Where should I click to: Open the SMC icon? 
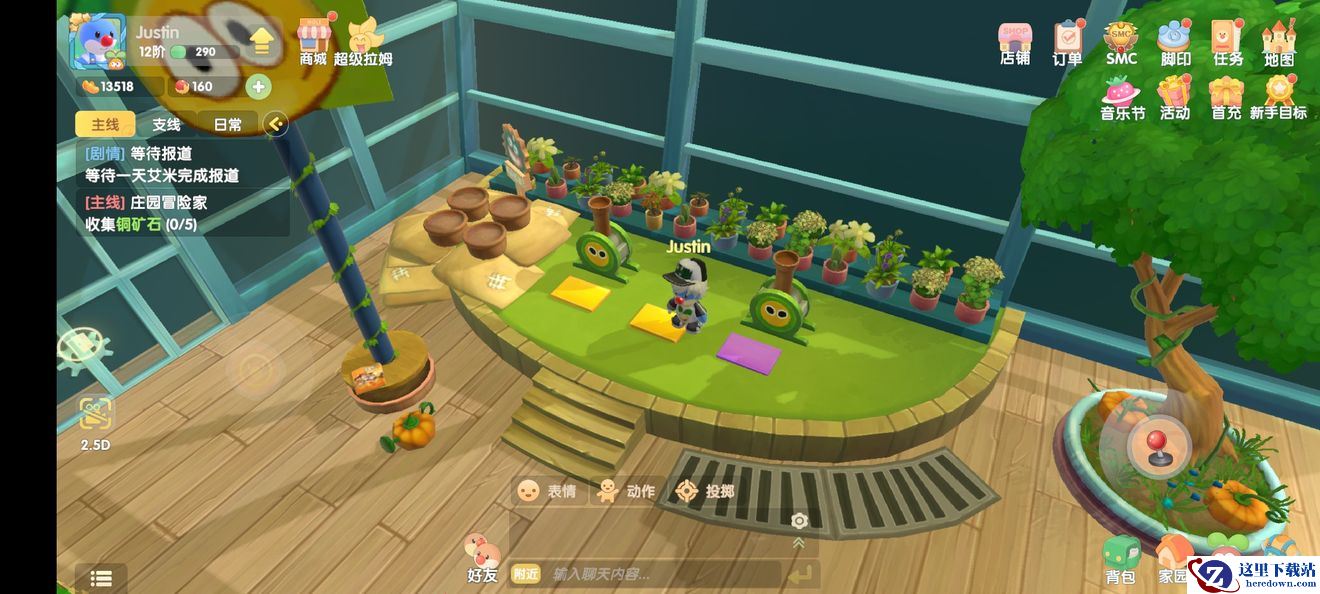[x=1121, y=42]
